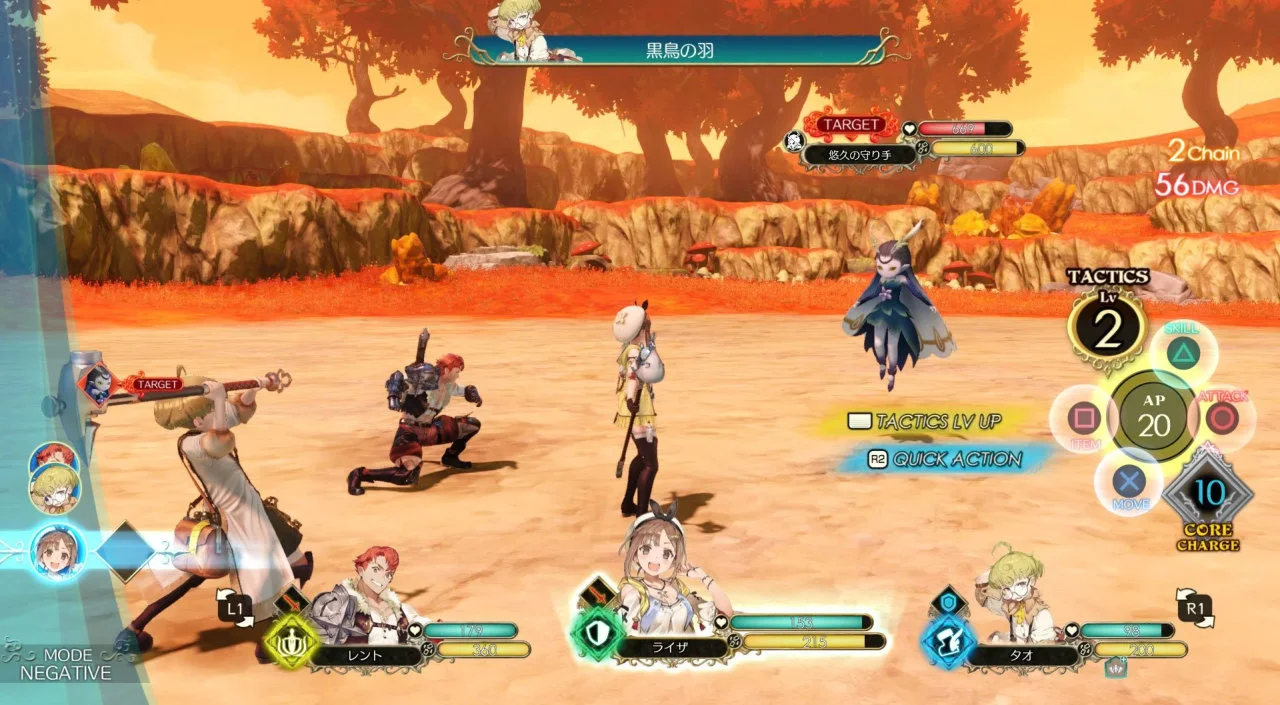This screenshot has width=1280, height=705.
Task: Toggle the Mode Negative indicator
Action: coord(68,664)
